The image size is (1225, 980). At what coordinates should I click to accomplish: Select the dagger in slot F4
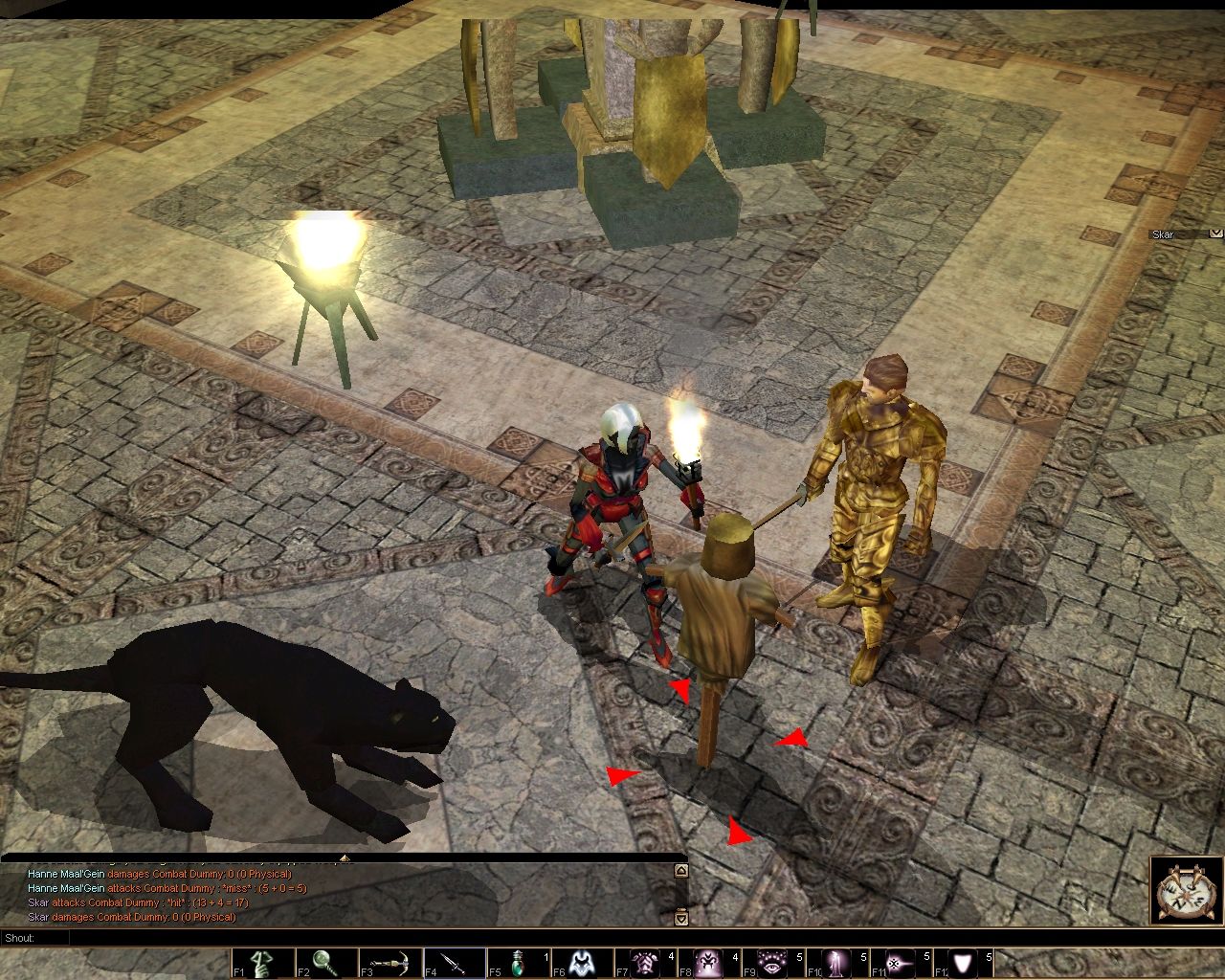pyautogui.click(x=455, y=964)
